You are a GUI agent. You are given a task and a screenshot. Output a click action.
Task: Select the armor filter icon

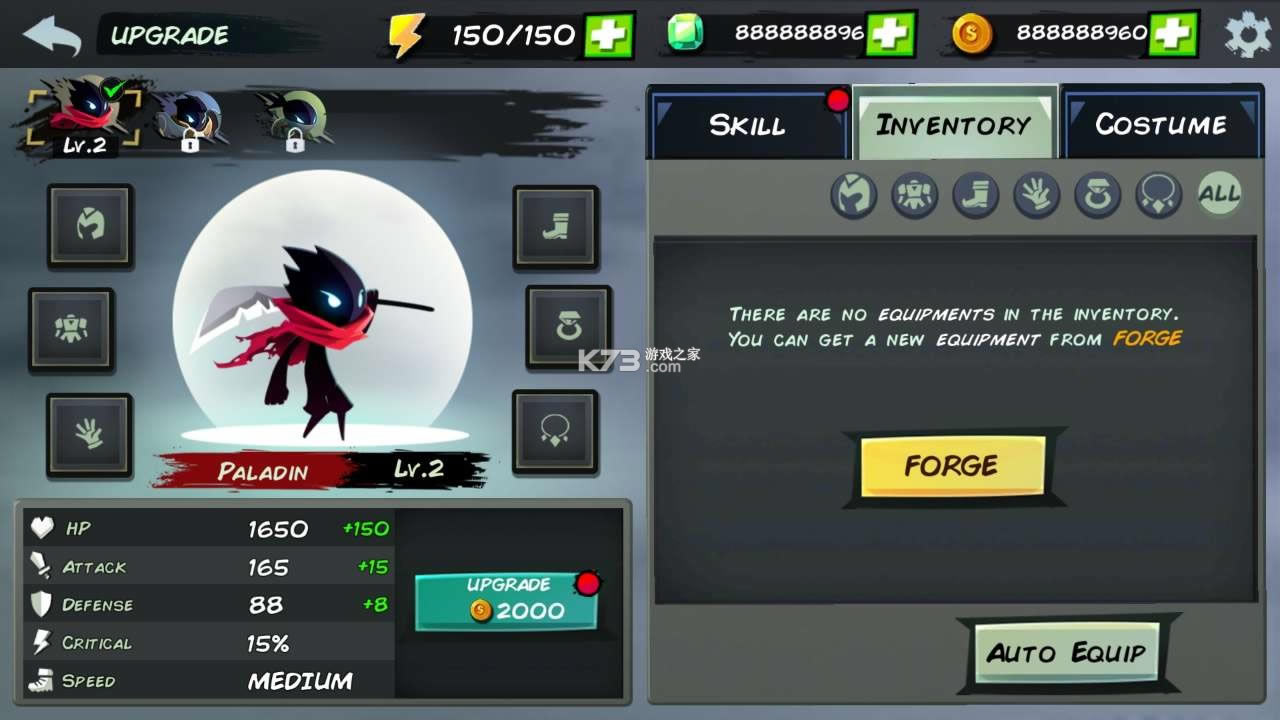tap(915, 195)
